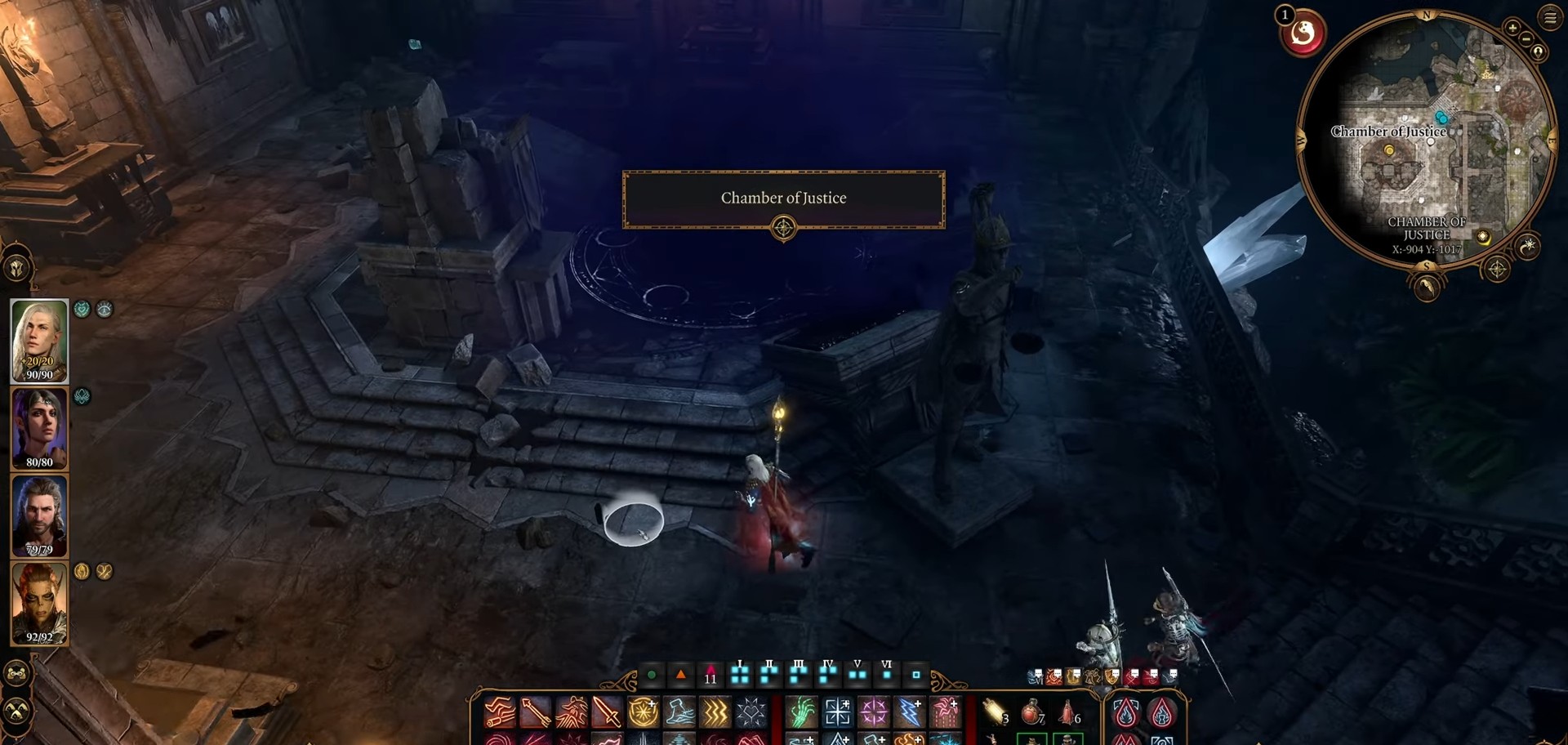This screenshot has width=1568, height=745.
Task: Activate the green skeletal hand spell
Action: tap(801, 712)
